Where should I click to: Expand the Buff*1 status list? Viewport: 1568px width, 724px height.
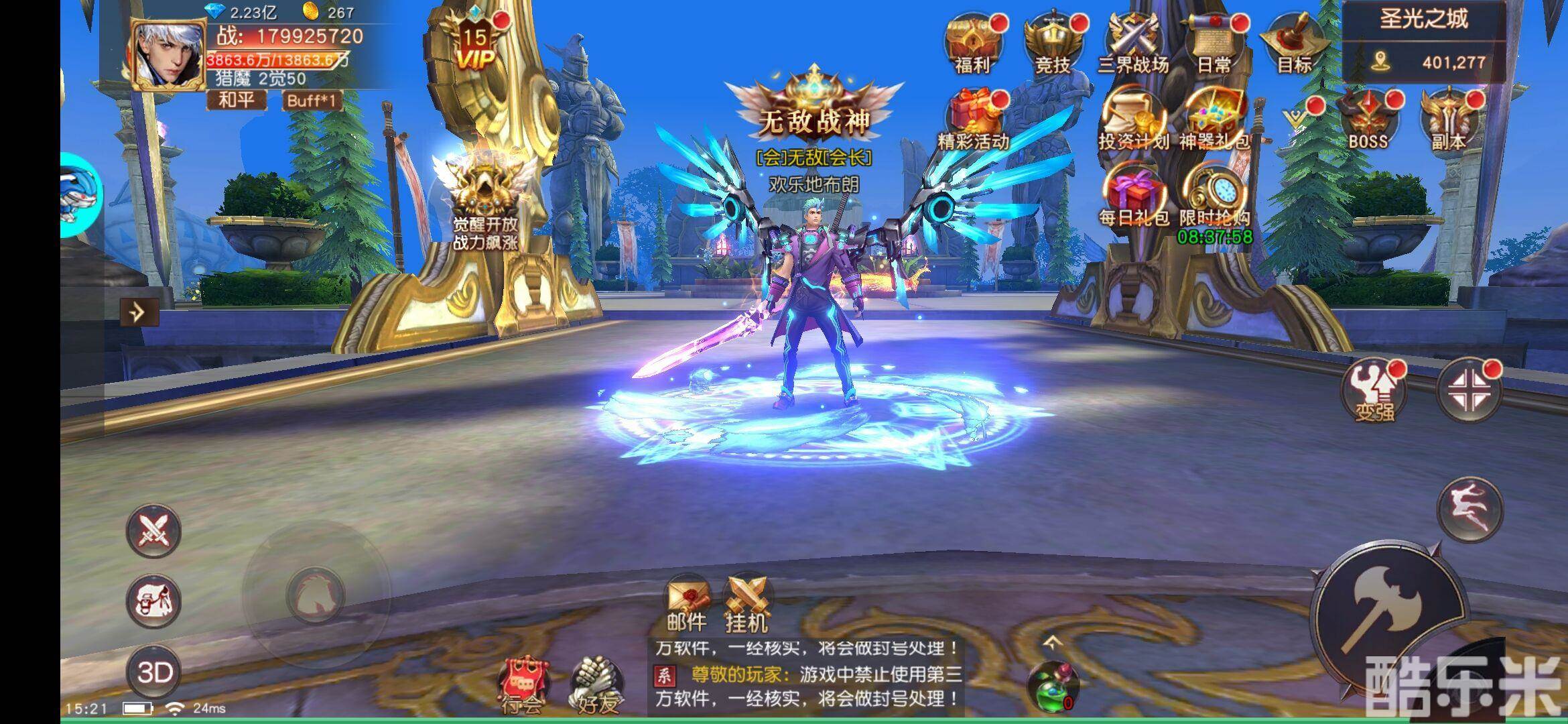coord(312,99)
